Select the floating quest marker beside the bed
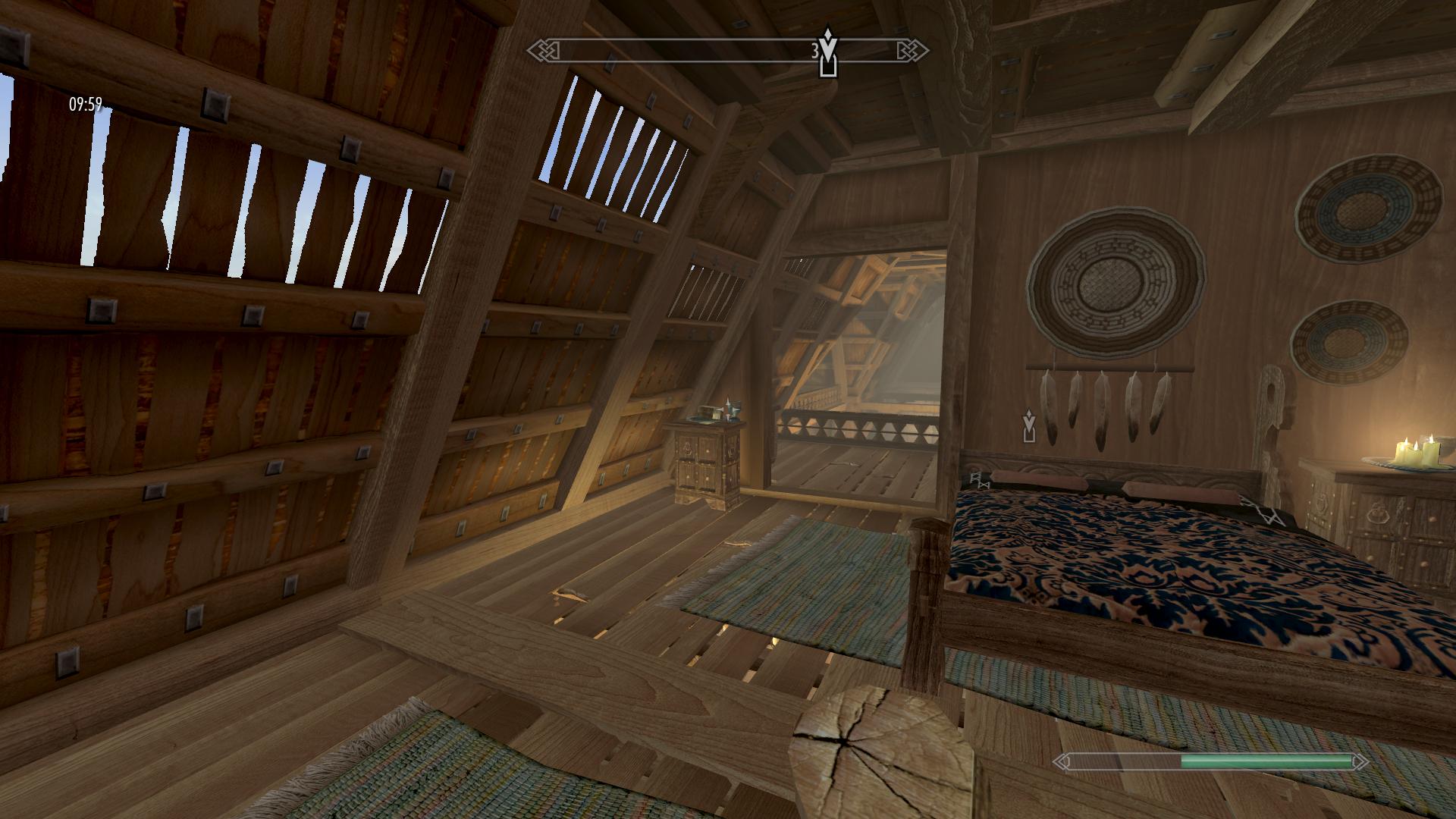This screenshot has width=1456, height=819. pos(1028,425)
